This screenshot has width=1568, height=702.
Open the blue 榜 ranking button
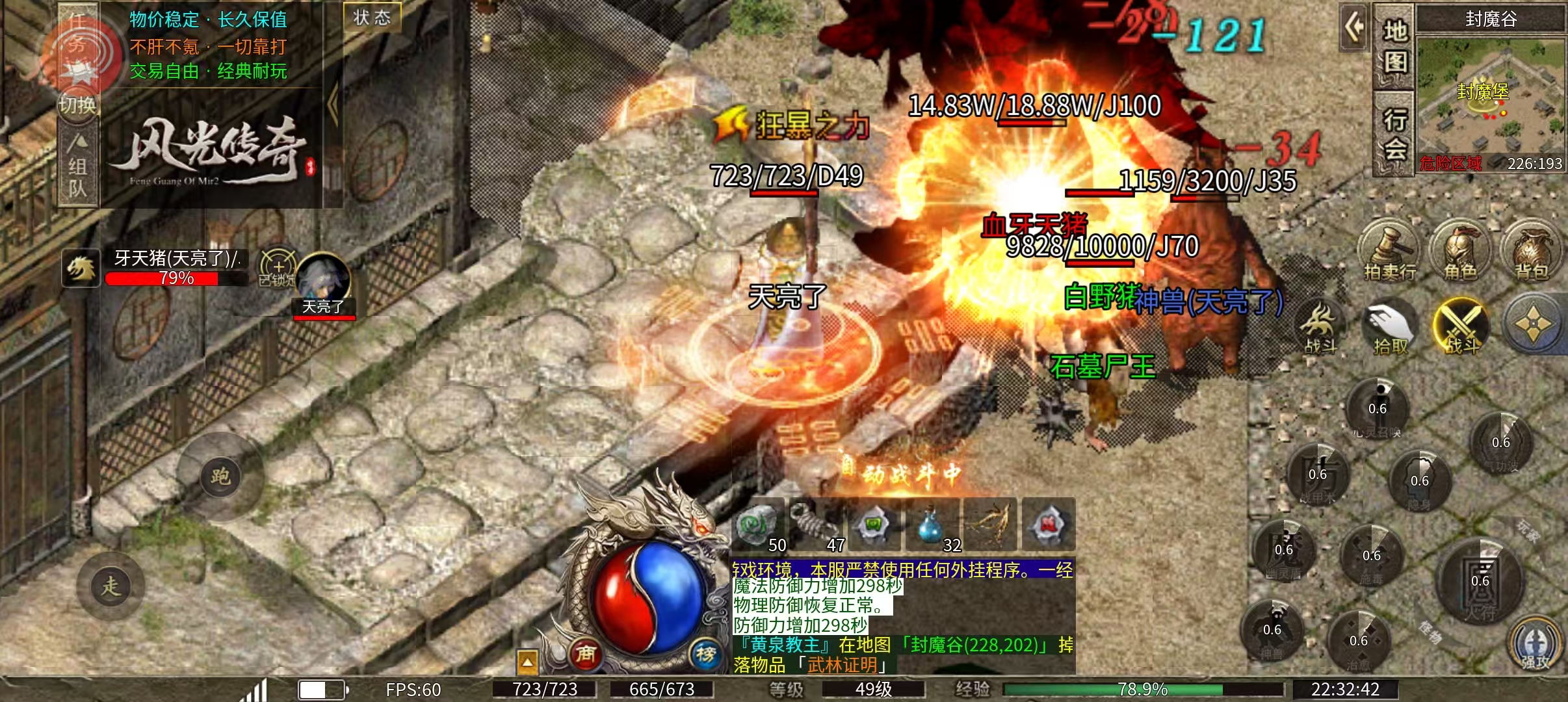[706, 653]
